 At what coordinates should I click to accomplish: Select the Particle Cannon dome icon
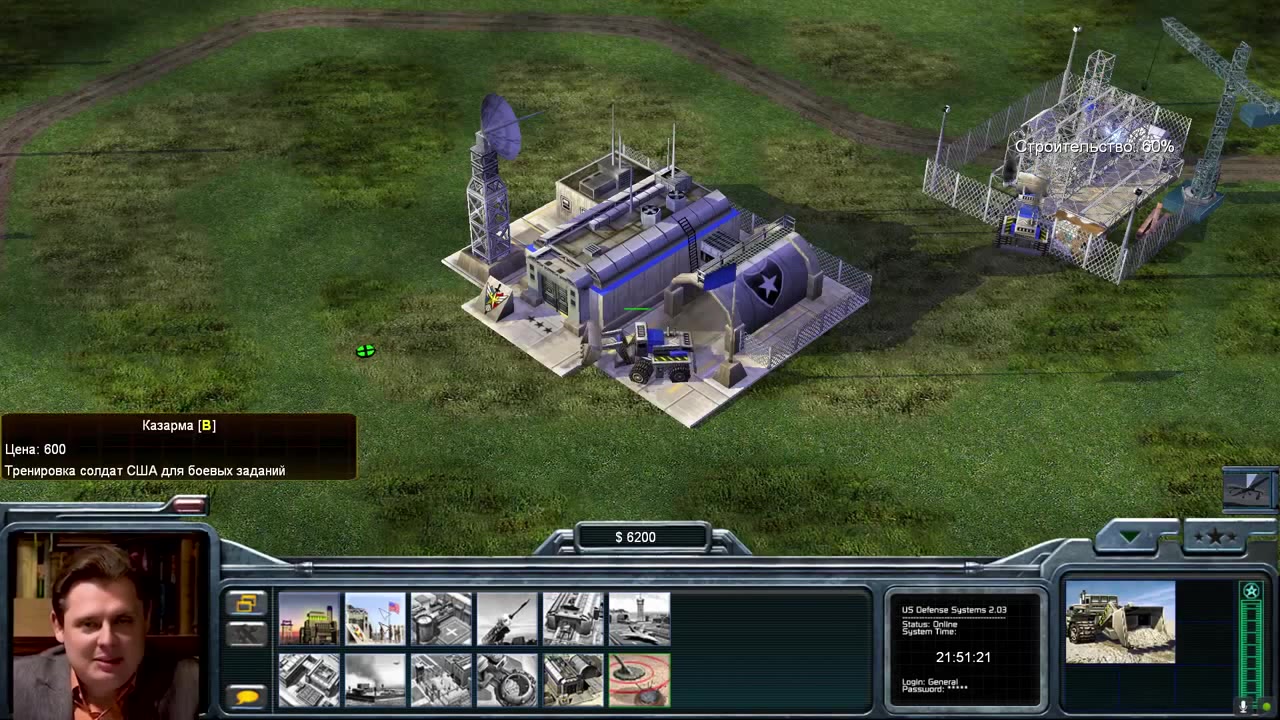tap(507, 680)
